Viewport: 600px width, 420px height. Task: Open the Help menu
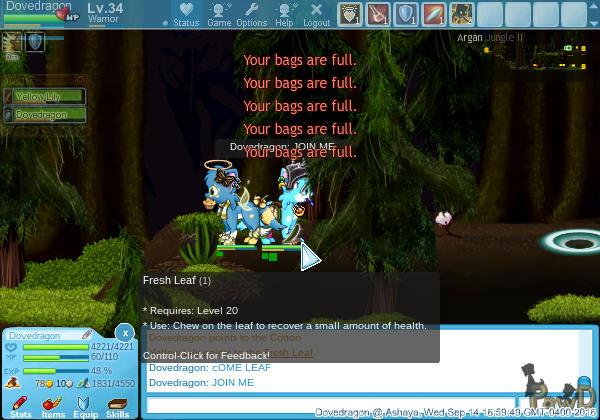pos(284,14)
